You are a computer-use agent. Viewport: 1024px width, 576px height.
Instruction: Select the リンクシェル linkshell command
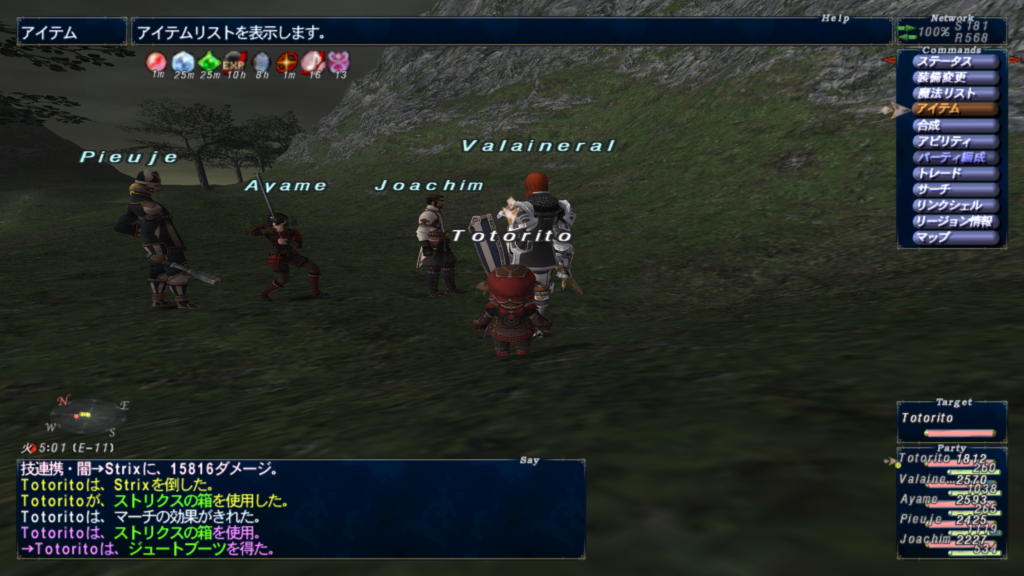[x=954, y=205]
